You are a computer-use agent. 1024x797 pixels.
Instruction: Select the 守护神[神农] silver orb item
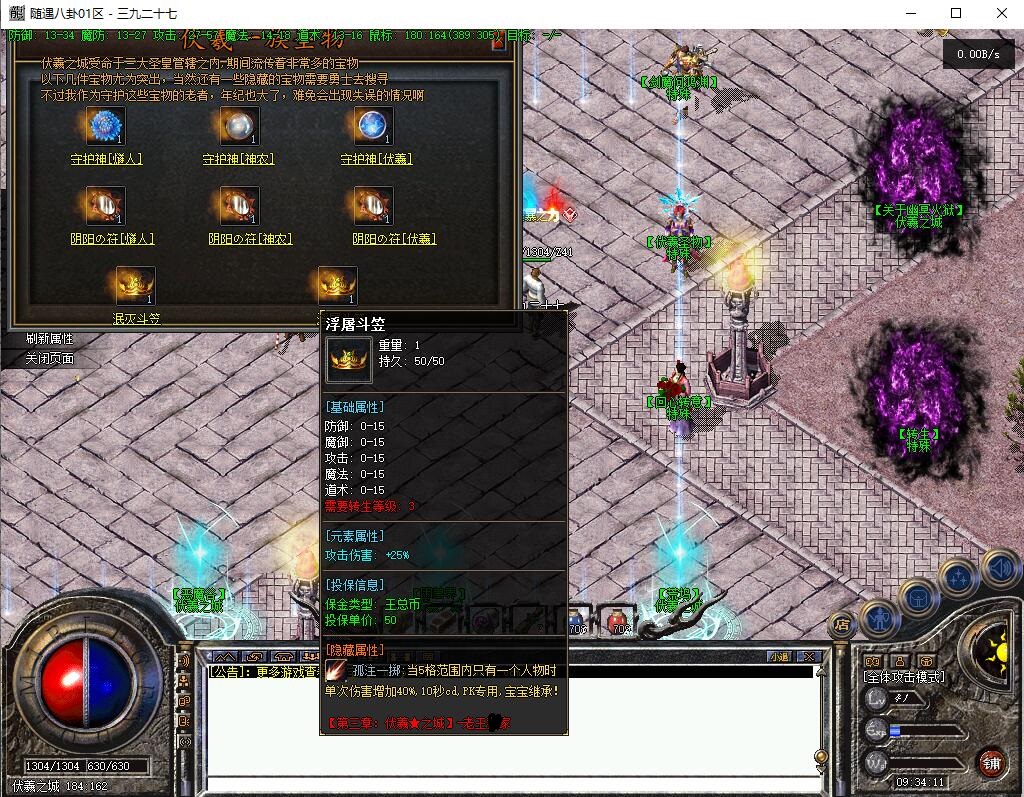[x=239, y=126]
